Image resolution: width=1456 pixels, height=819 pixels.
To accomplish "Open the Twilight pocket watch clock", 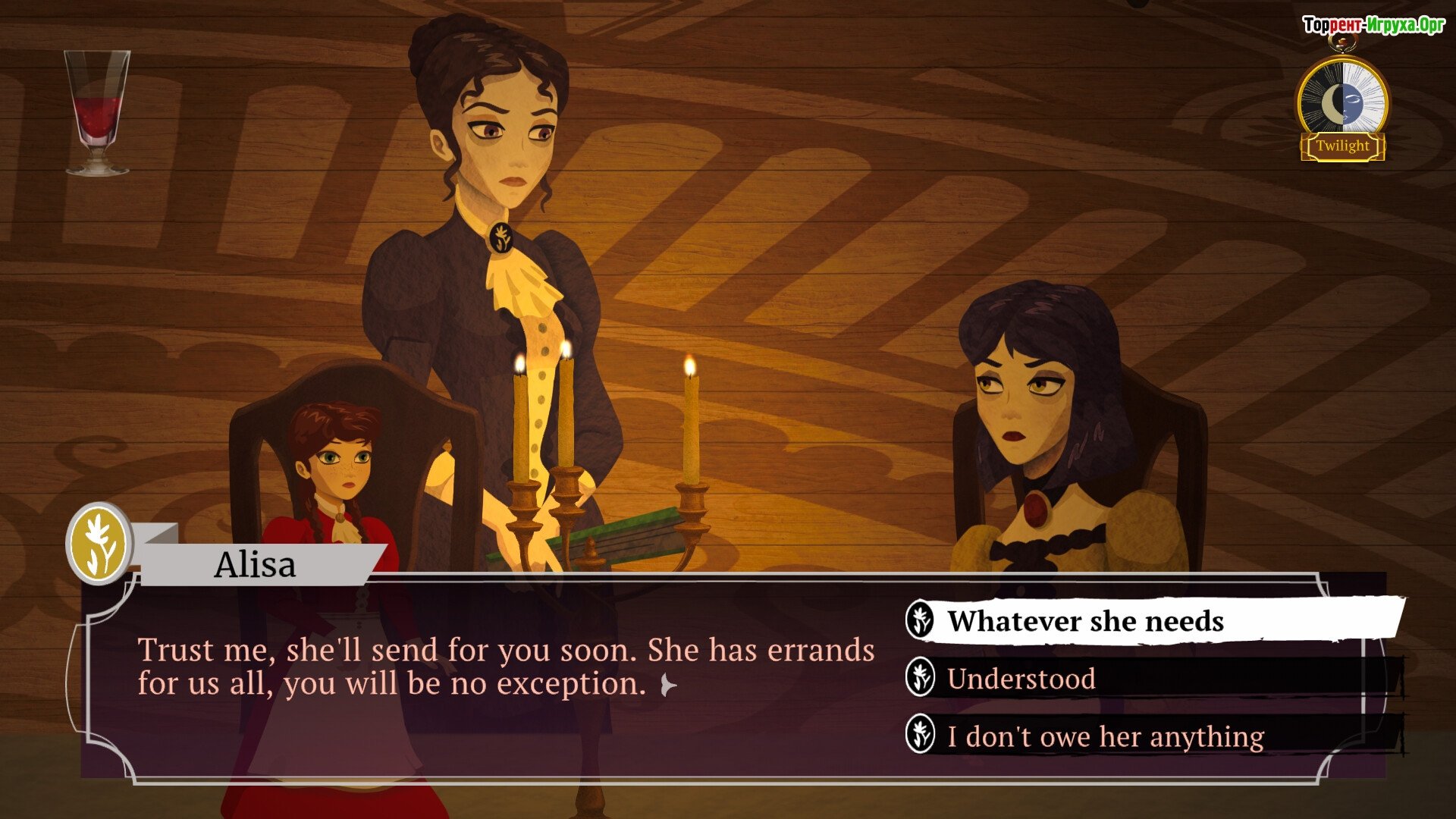I will (1343, 106).
